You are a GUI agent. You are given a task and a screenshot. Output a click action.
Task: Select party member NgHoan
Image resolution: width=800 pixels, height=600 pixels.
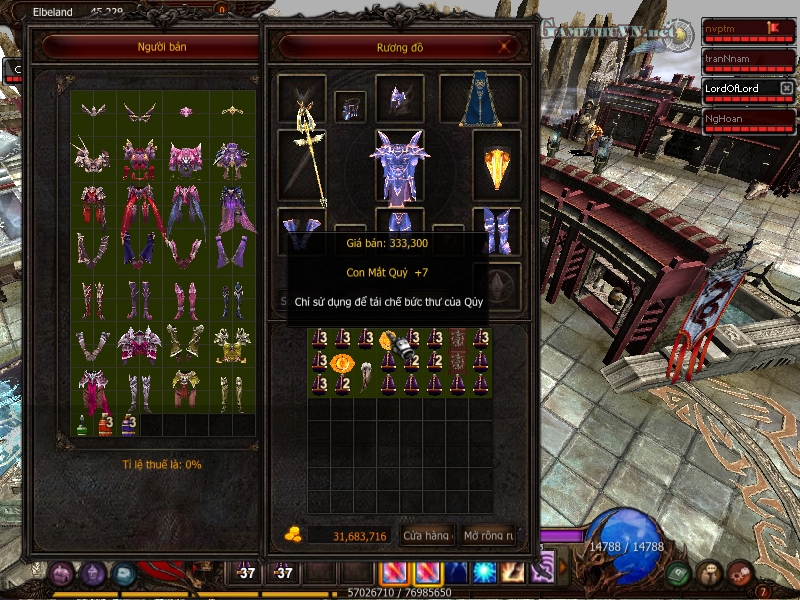pyautogui.click(x=732, y=118)
